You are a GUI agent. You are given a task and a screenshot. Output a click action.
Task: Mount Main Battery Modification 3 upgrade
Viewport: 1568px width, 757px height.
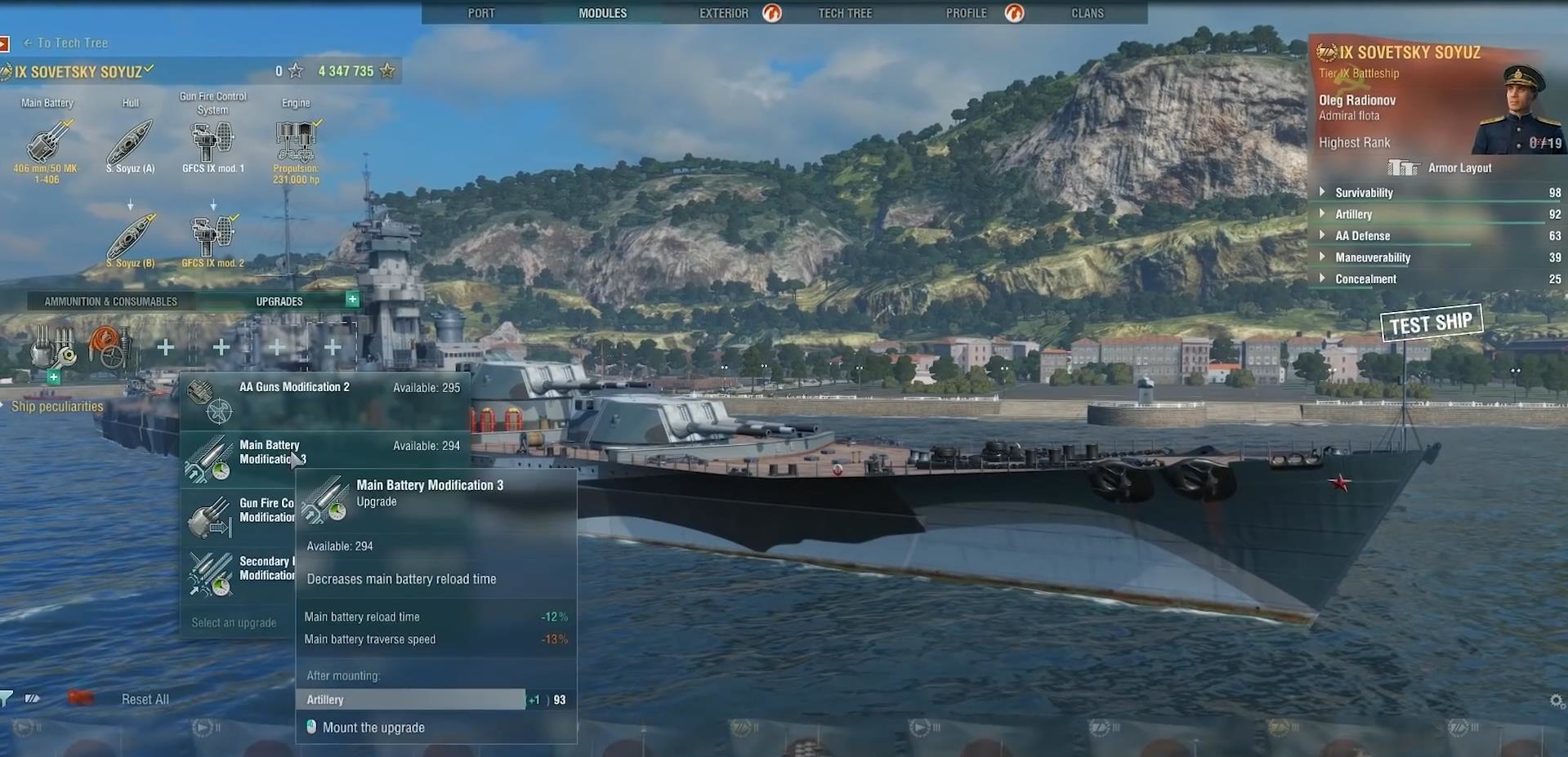click(x=373, y=728)
